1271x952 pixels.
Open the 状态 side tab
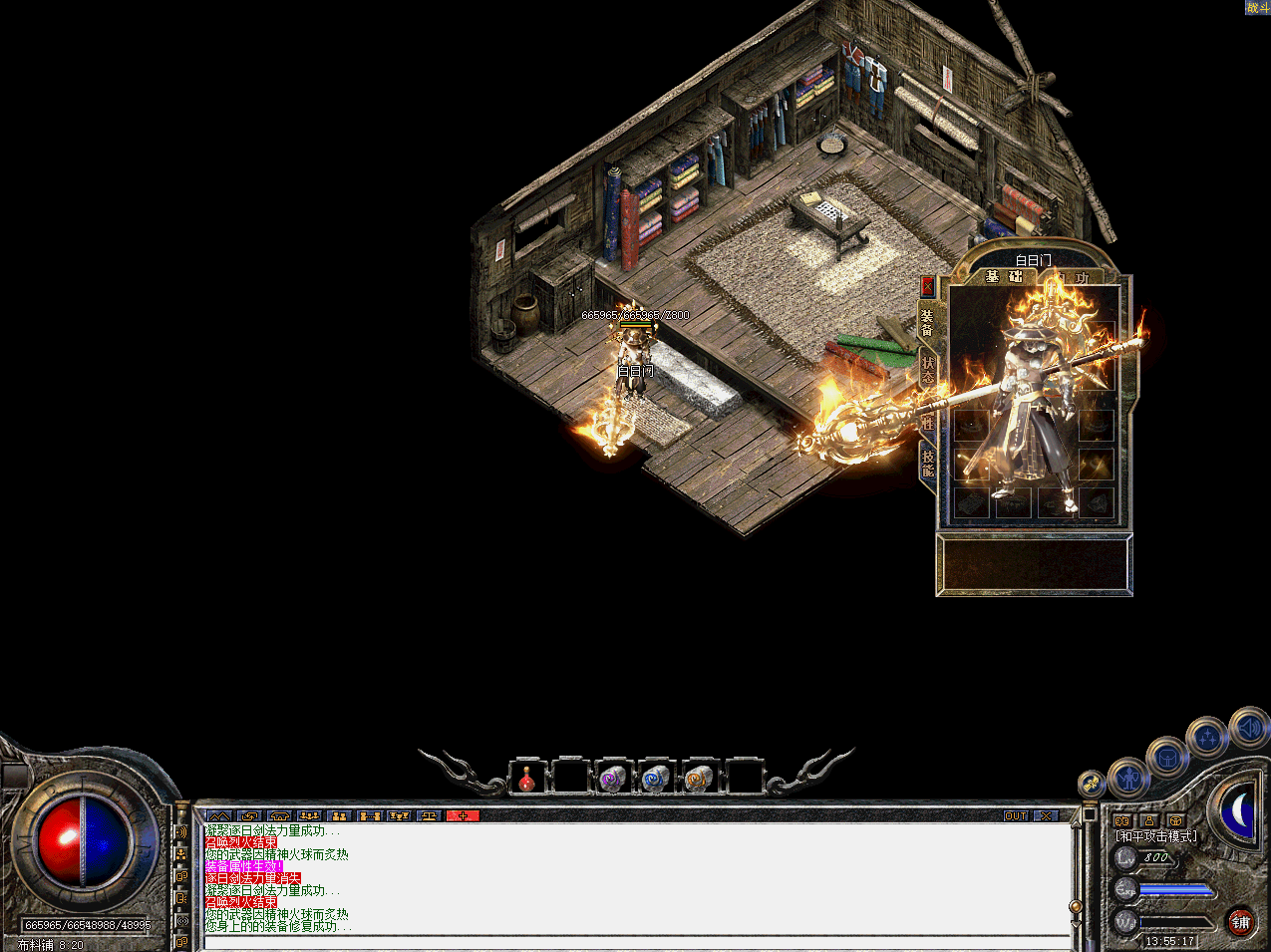(x=927, y=370)
